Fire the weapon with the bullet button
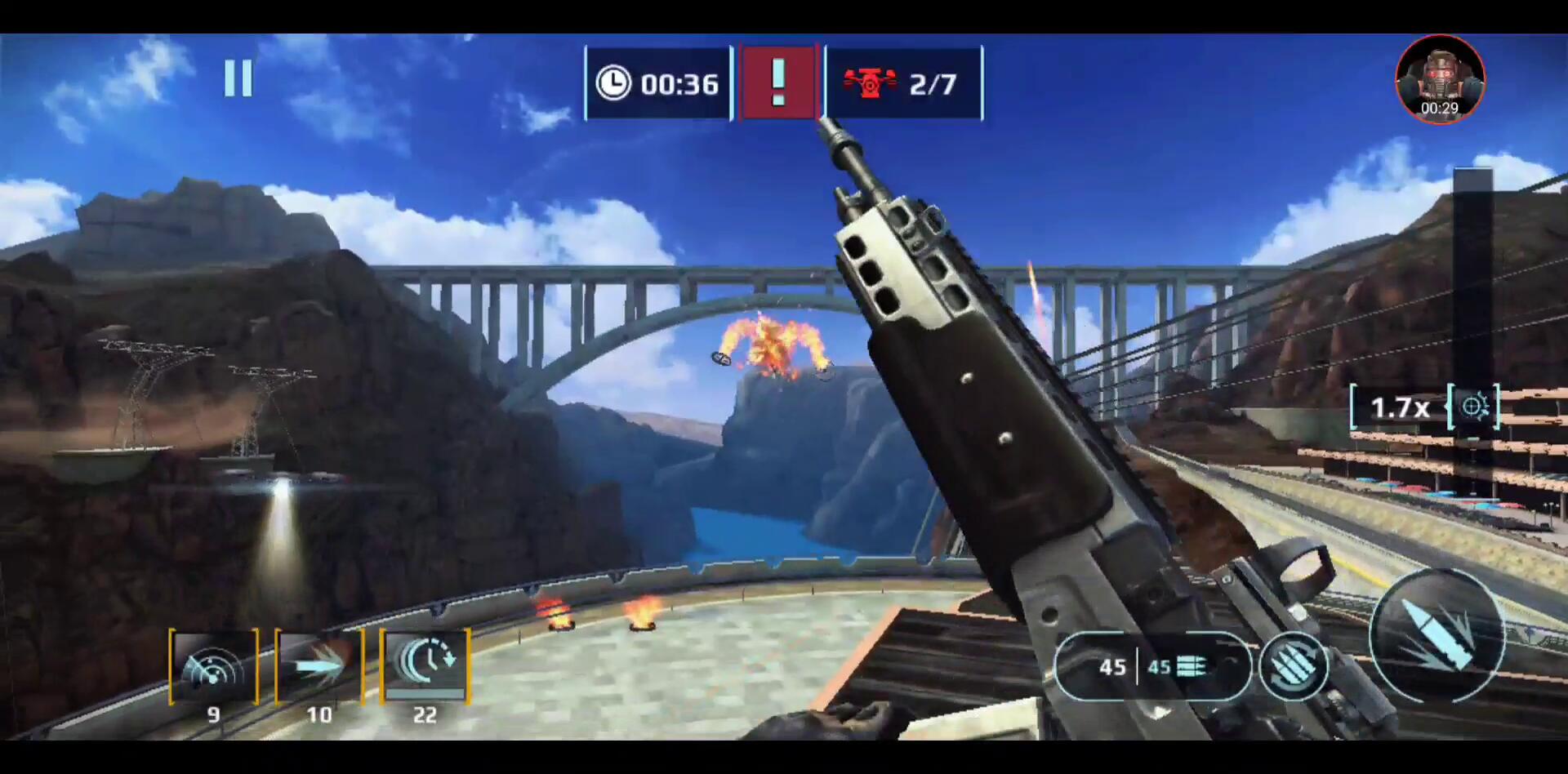This screenshot has height=774, width=1568. pos(1436,635)
